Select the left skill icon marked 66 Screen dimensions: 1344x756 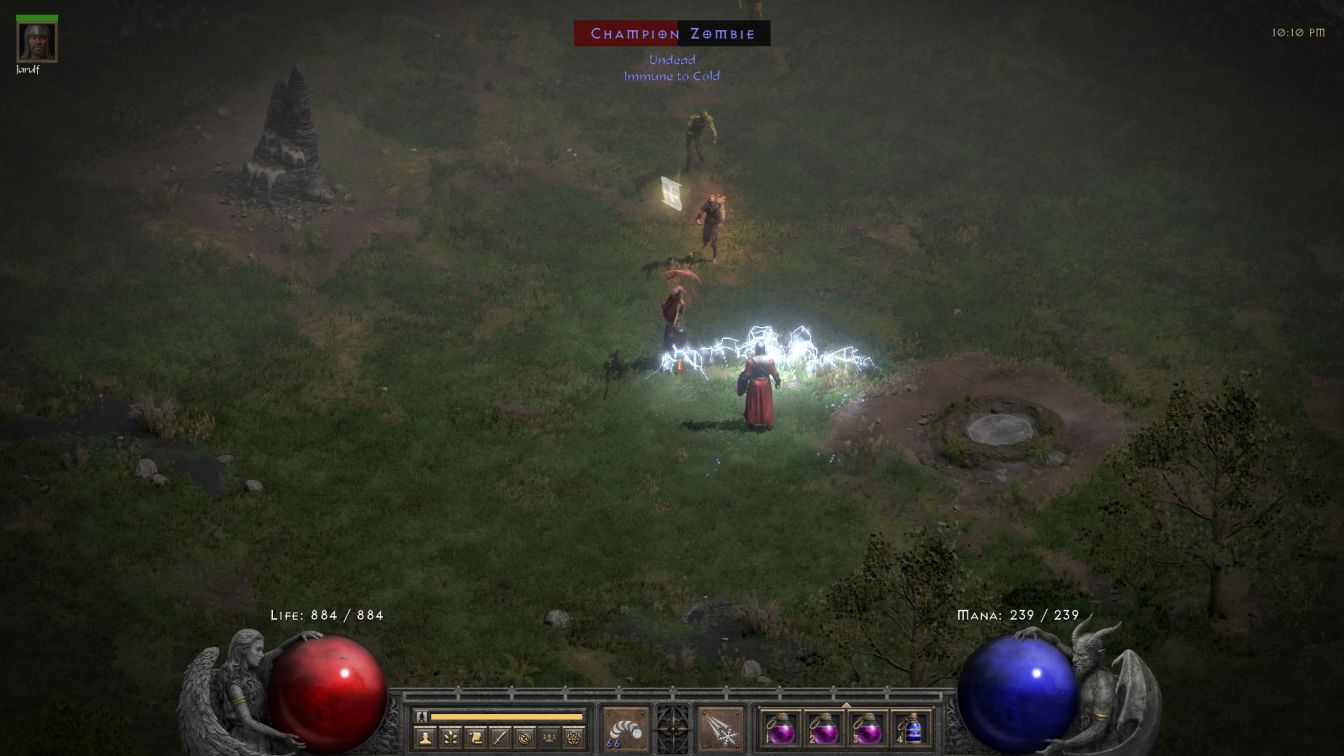tap(624, 729)
